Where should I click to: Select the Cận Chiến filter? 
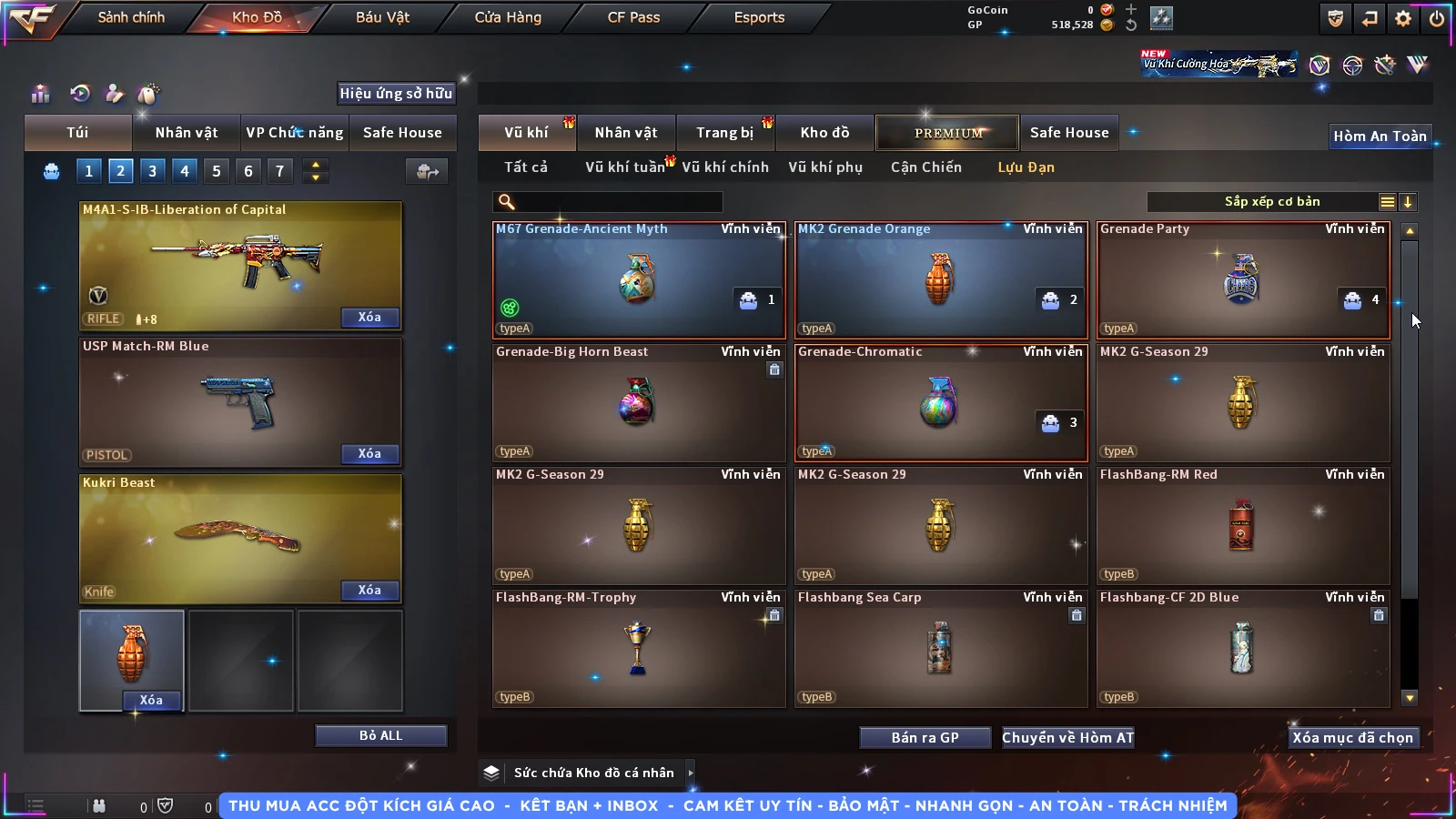[925, 167]
